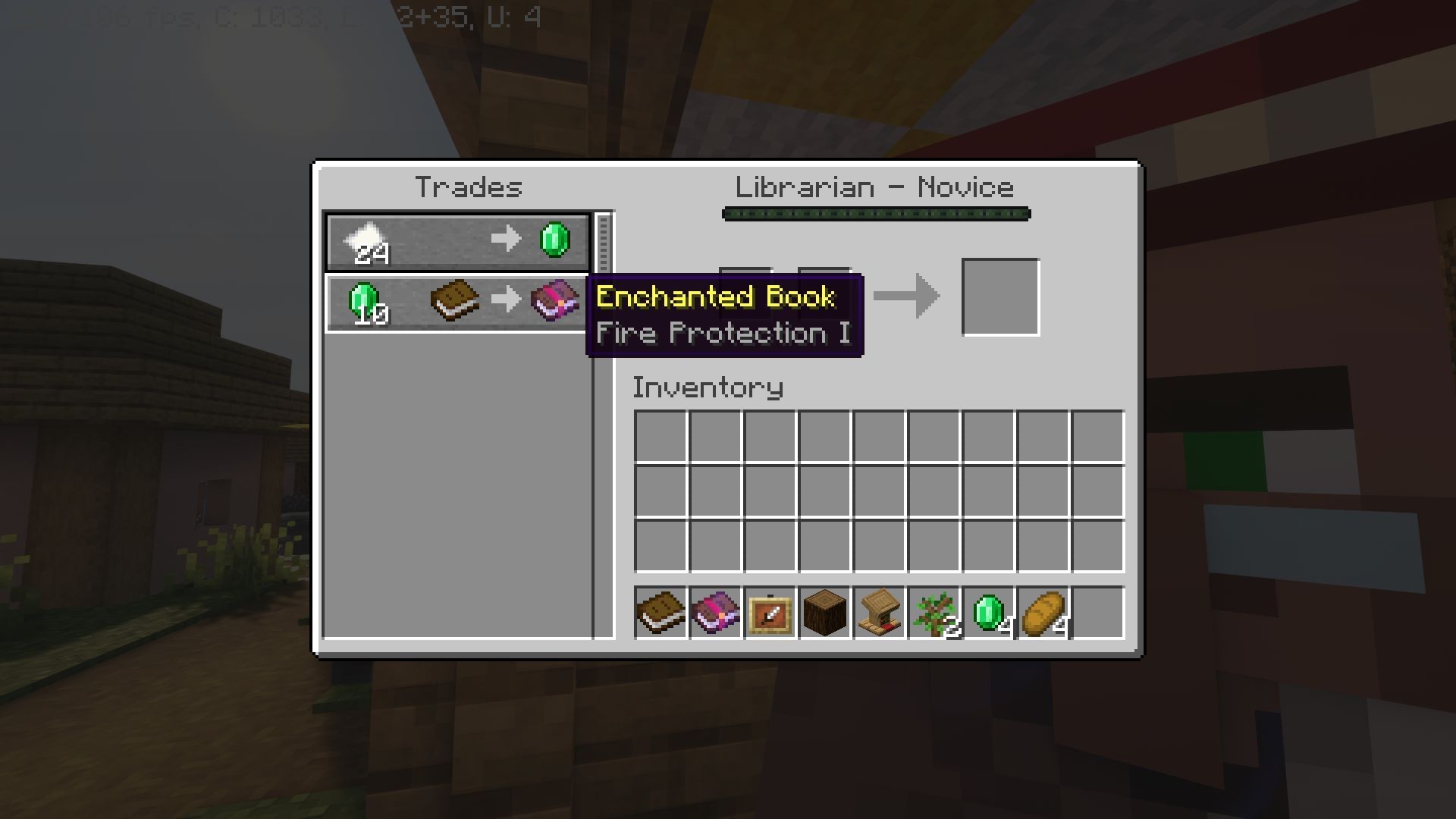The width and height of the screenshot is (1456, 819).
Task: Select the lectern in the hotbar
Action: 879,614
